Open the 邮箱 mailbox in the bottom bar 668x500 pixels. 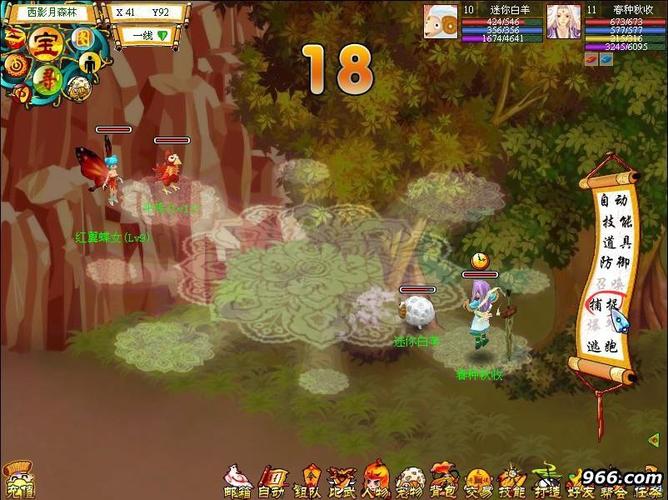click(238, 481)
